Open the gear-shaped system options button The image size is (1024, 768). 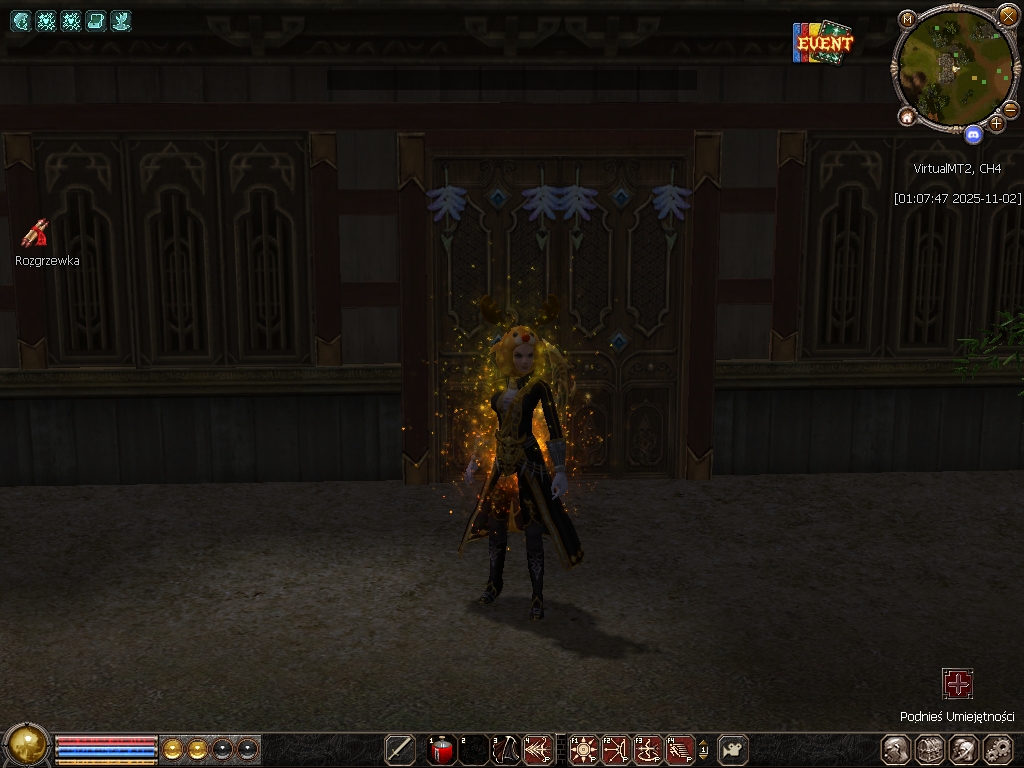[998, 750]
